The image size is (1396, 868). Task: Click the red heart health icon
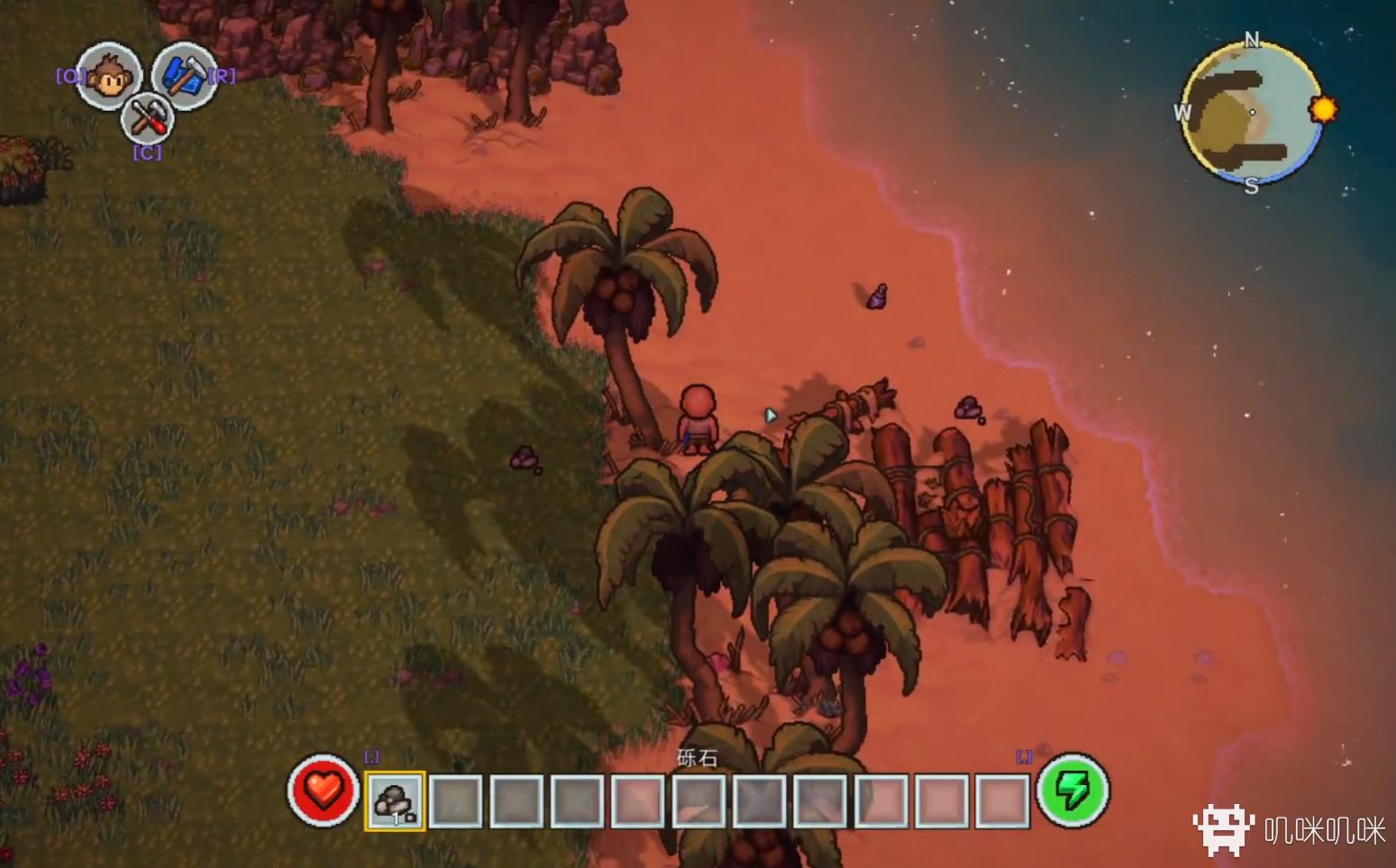coord(323,790)
